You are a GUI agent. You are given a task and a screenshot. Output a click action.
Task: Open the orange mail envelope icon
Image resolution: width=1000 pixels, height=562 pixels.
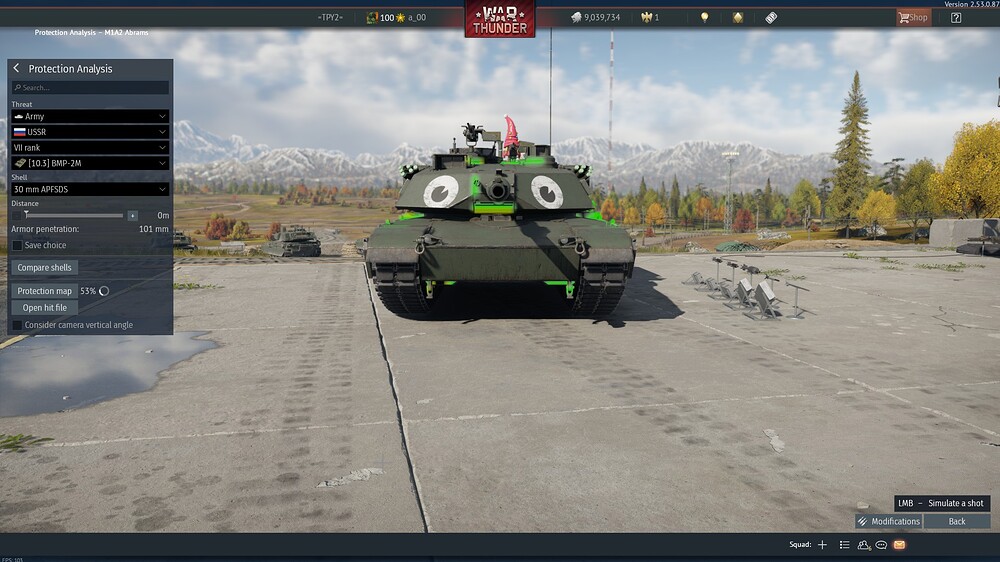899,545
